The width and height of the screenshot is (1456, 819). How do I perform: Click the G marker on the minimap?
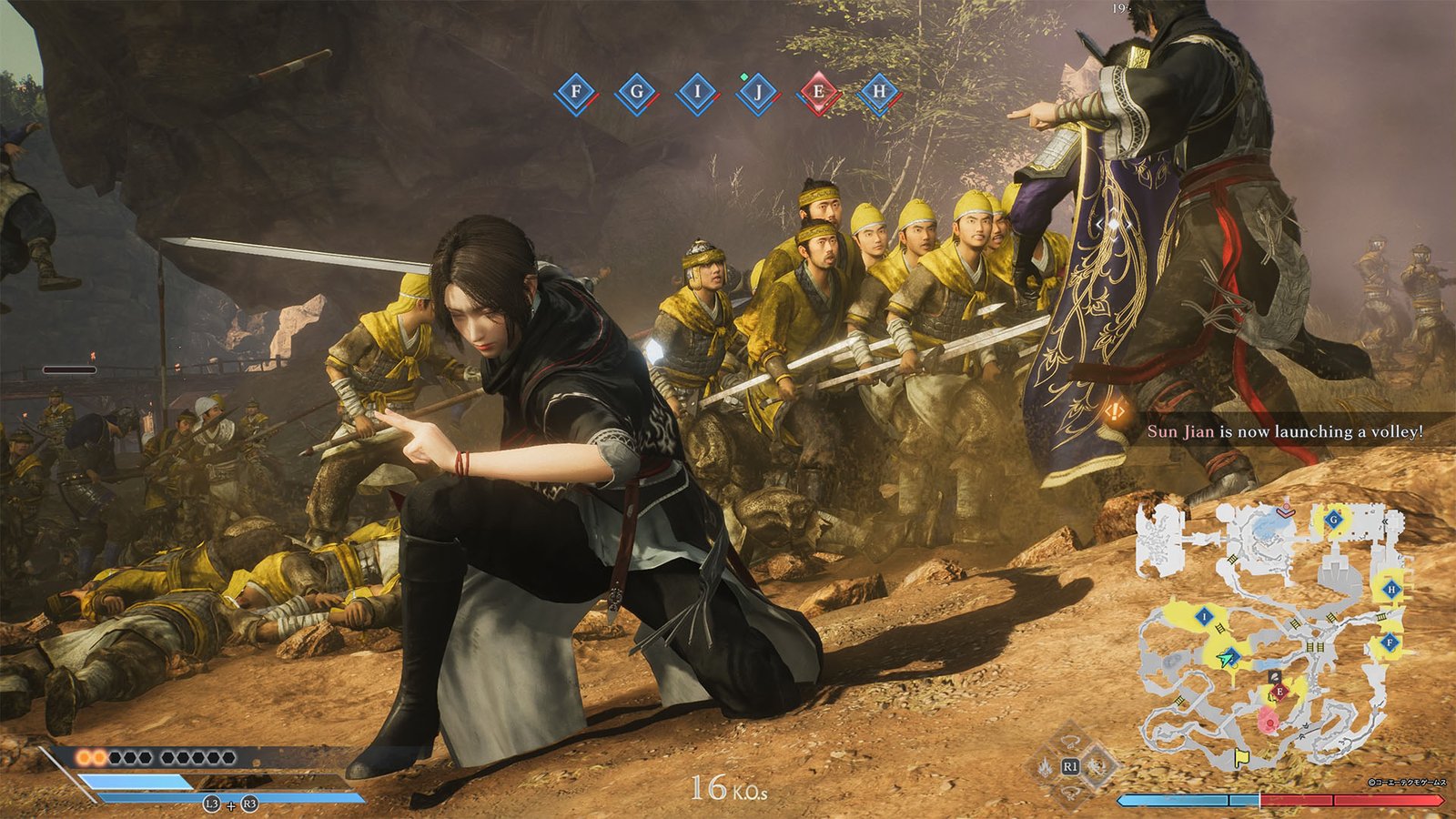click(1334, 520)
